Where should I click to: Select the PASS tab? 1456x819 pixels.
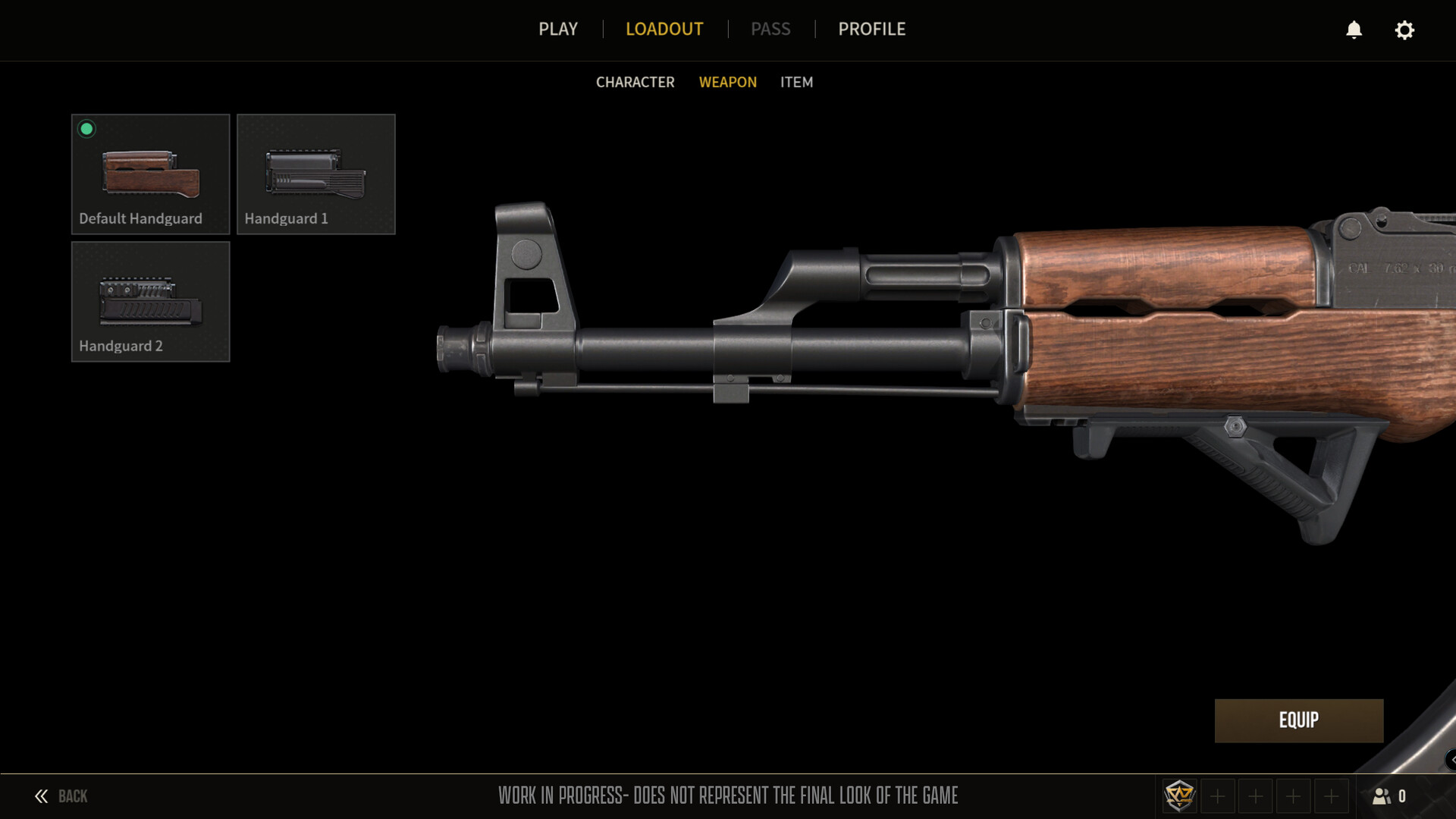point(770,29)
